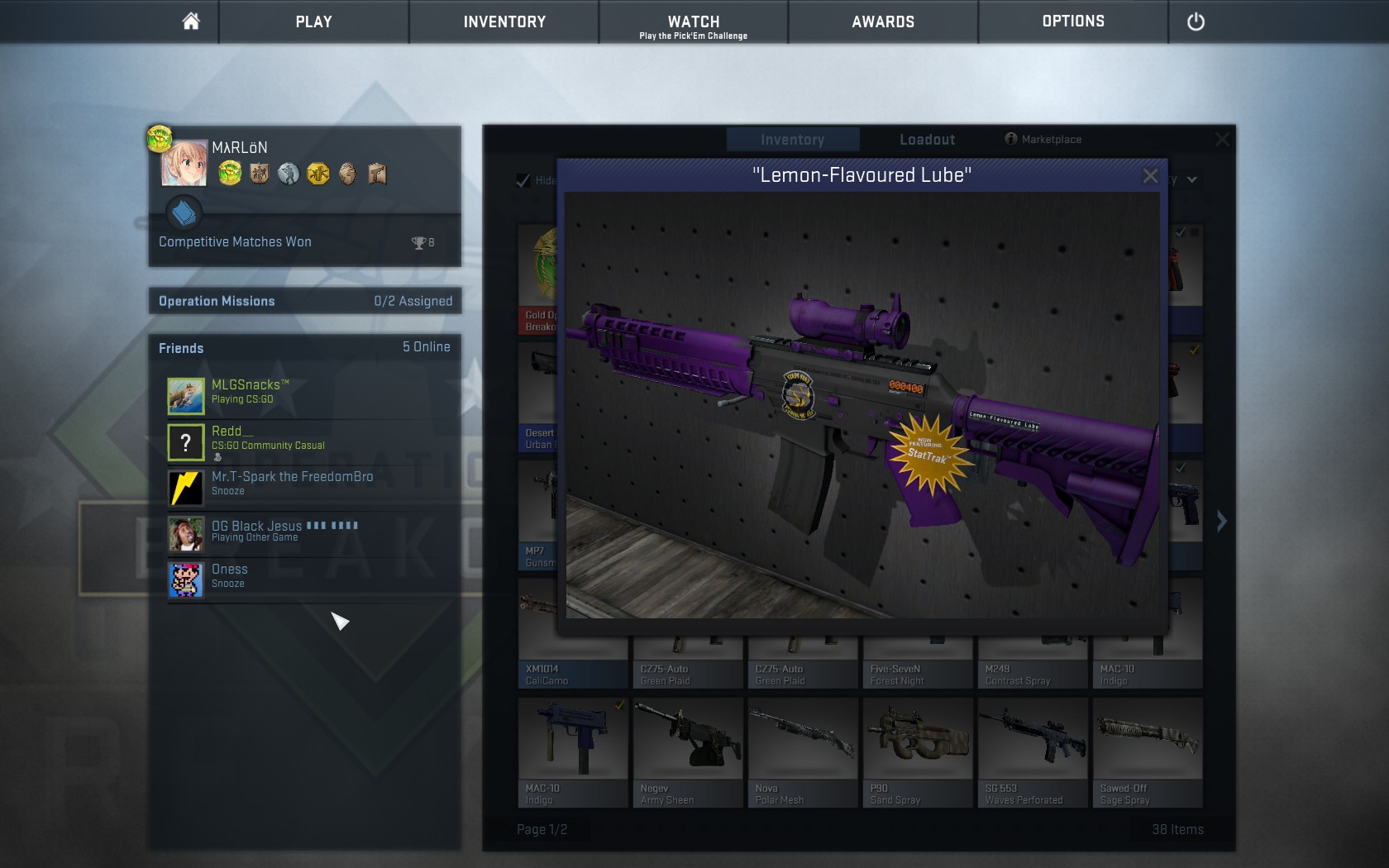Screen dimensions: 1389x868
Task: Select the P90 Sand Spray item
Action: point(917,751)
